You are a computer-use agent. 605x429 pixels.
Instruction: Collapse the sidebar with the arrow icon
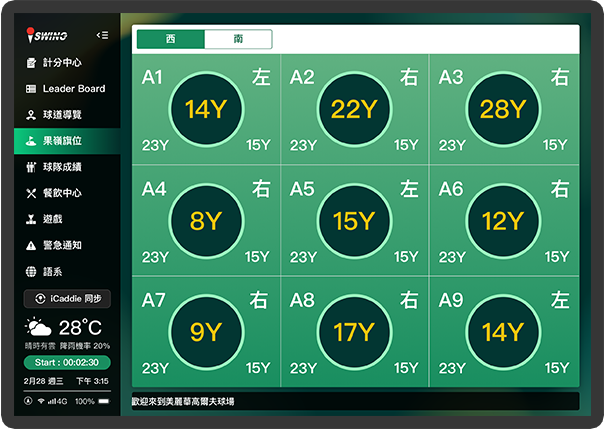pos(102,35)
